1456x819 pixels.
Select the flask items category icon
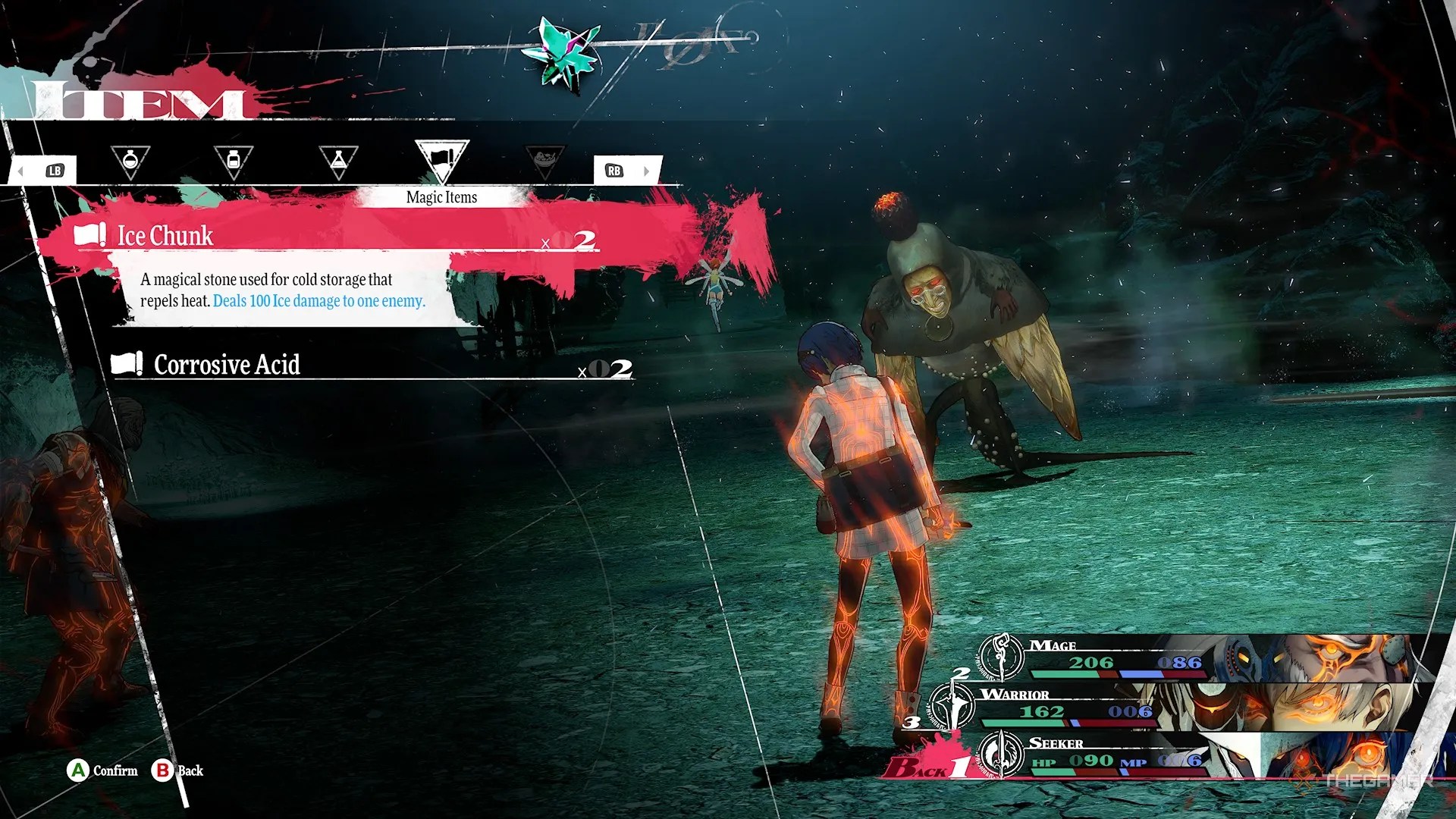pos(339,158)
